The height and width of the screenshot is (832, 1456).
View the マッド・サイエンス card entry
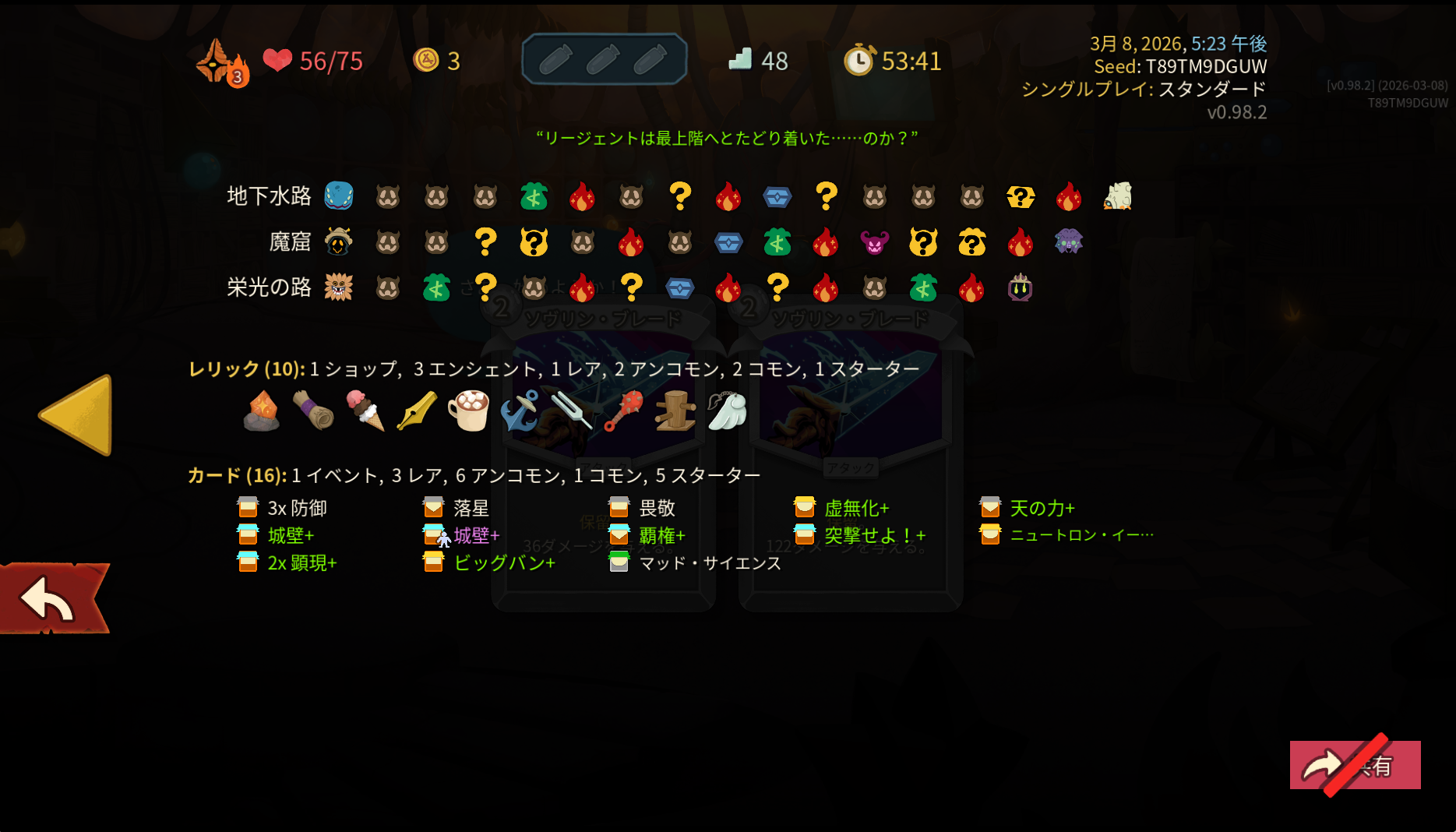709,563
